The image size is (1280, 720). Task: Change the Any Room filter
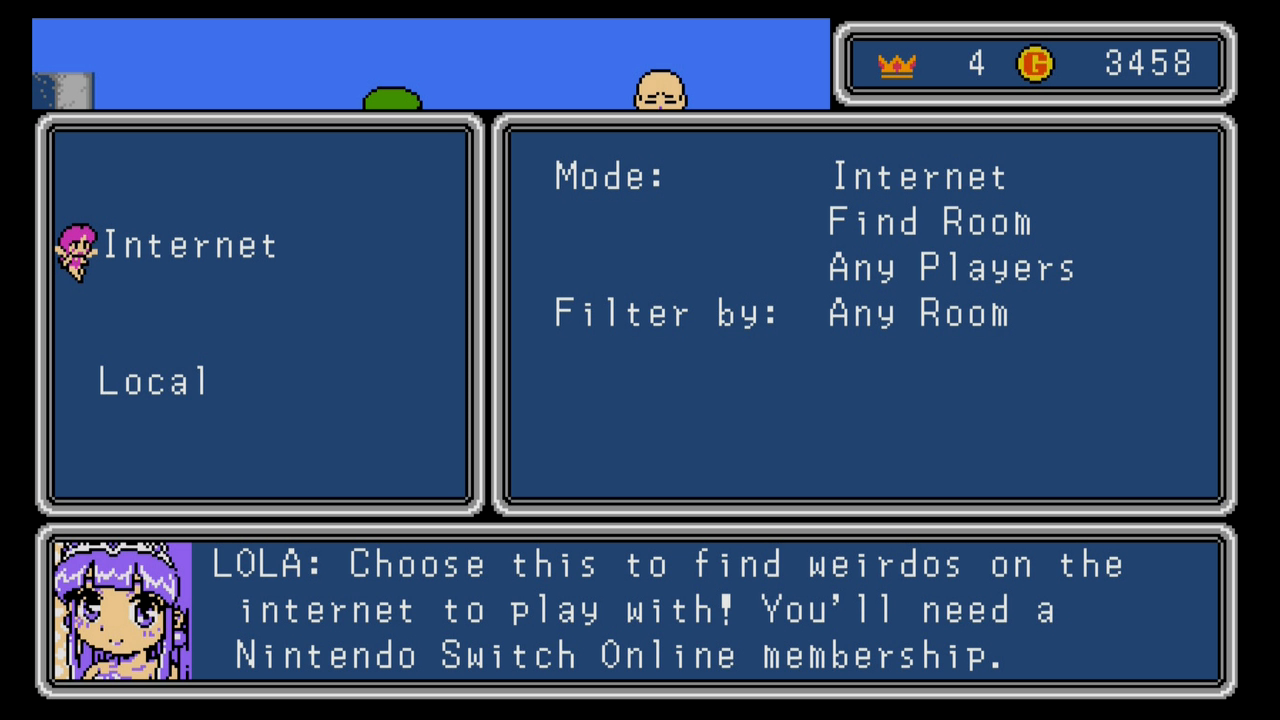tap(918, 314)
